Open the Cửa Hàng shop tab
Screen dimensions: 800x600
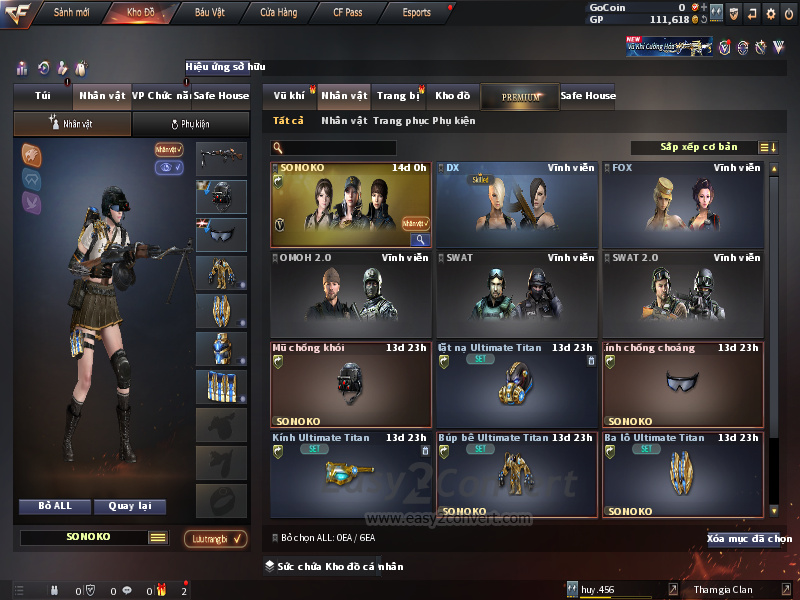point(278,13)
